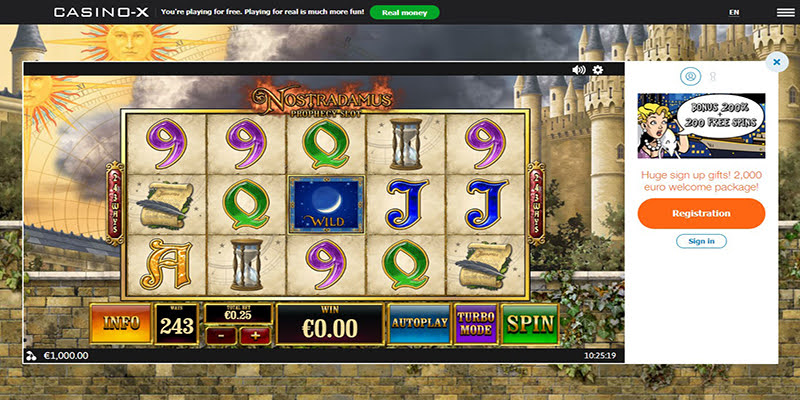Open the EN language selector
Image resolution: width=800 pixels, height=400 pixels.
tap(734, 12)
